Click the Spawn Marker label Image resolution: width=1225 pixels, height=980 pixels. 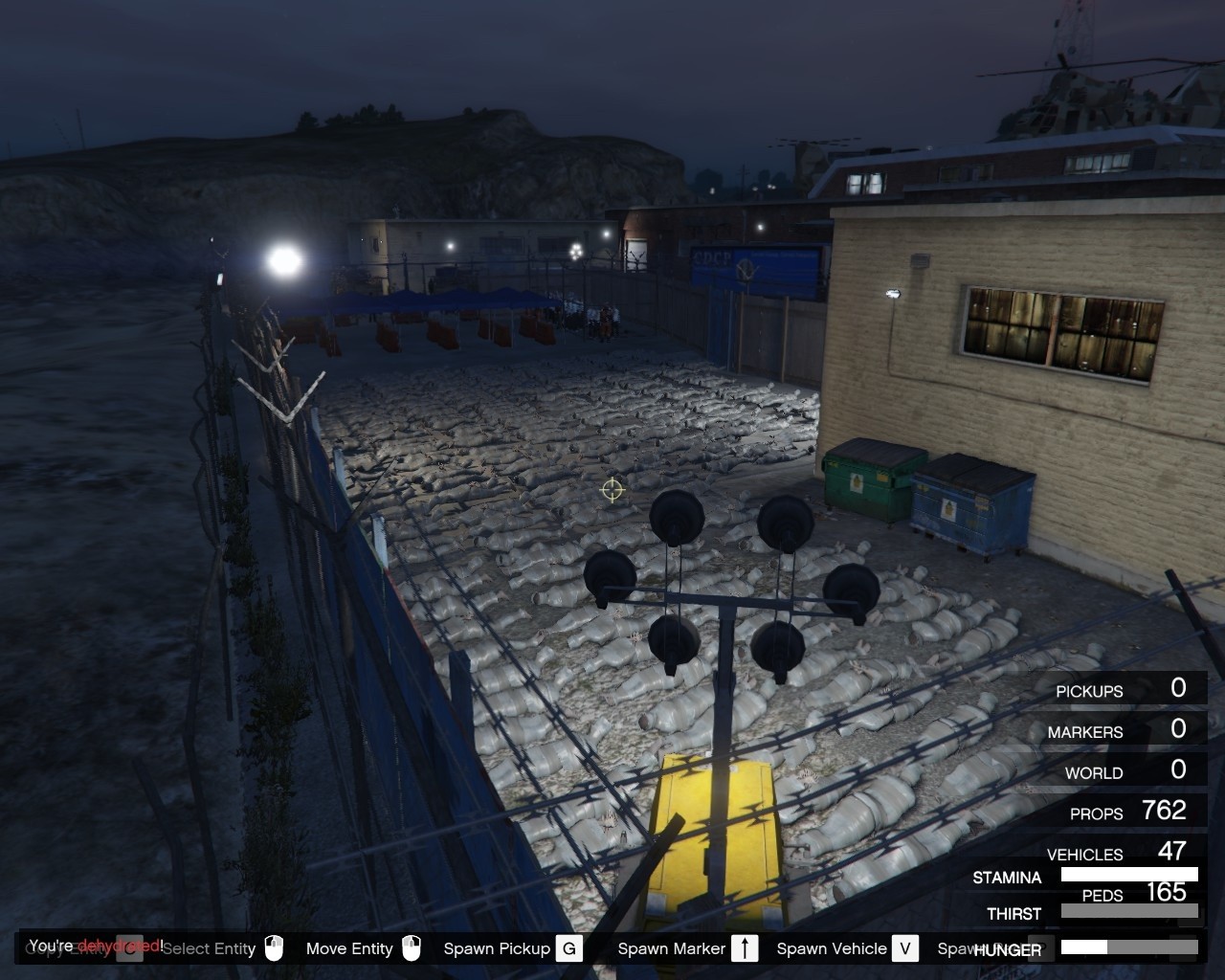click(x=670, y=948)
